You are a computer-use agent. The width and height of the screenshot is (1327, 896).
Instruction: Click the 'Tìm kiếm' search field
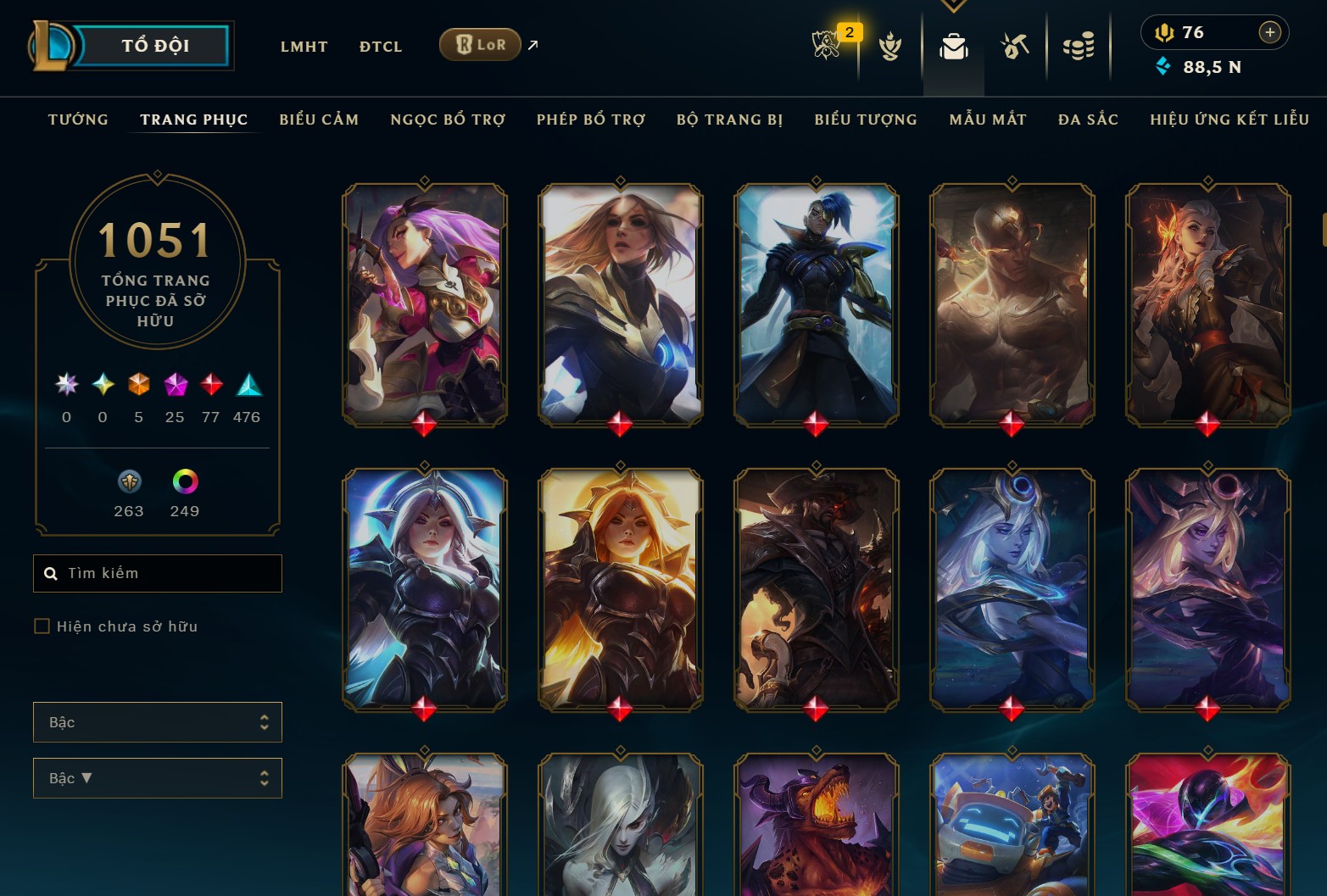157,573
